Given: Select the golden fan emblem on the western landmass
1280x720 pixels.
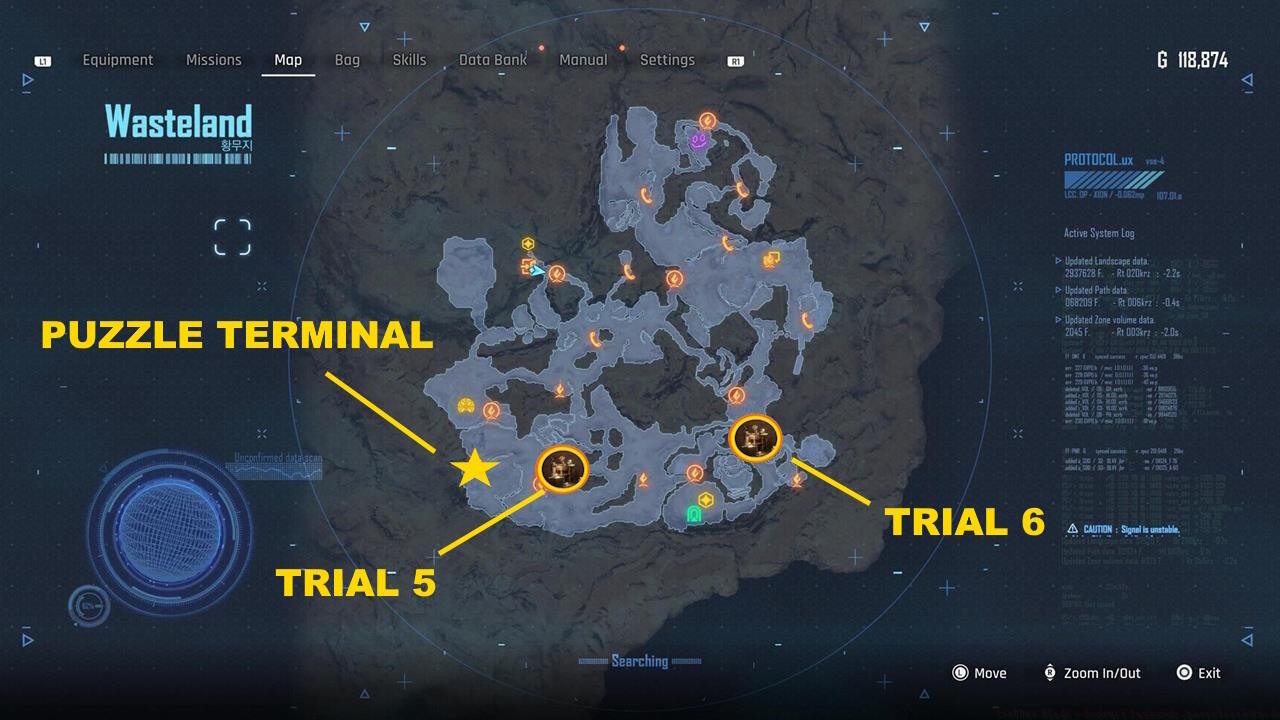Looking at the screenshot, I should [464, 406].
